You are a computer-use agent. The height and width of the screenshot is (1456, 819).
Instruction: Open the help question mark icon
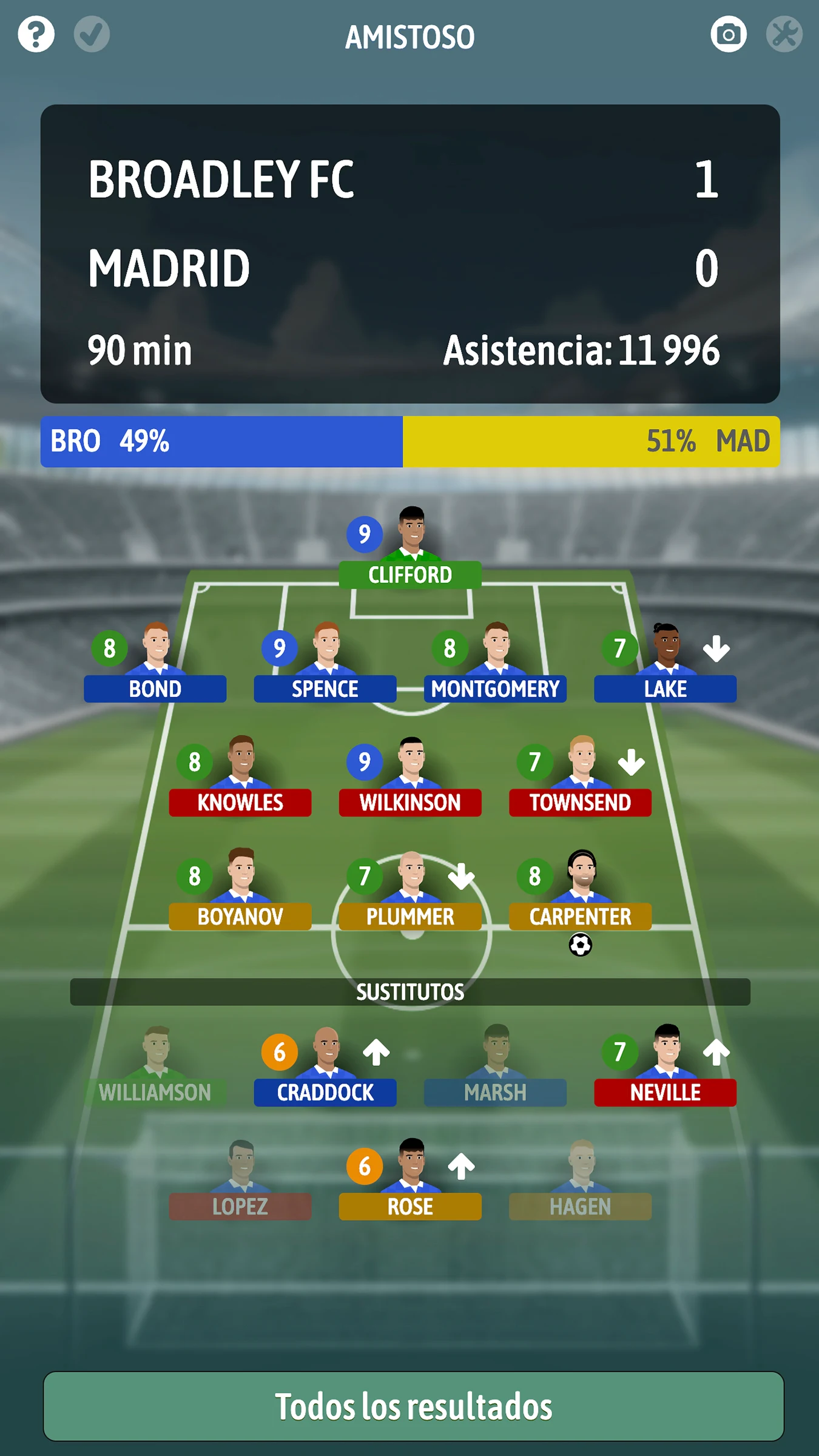(36, 35)
